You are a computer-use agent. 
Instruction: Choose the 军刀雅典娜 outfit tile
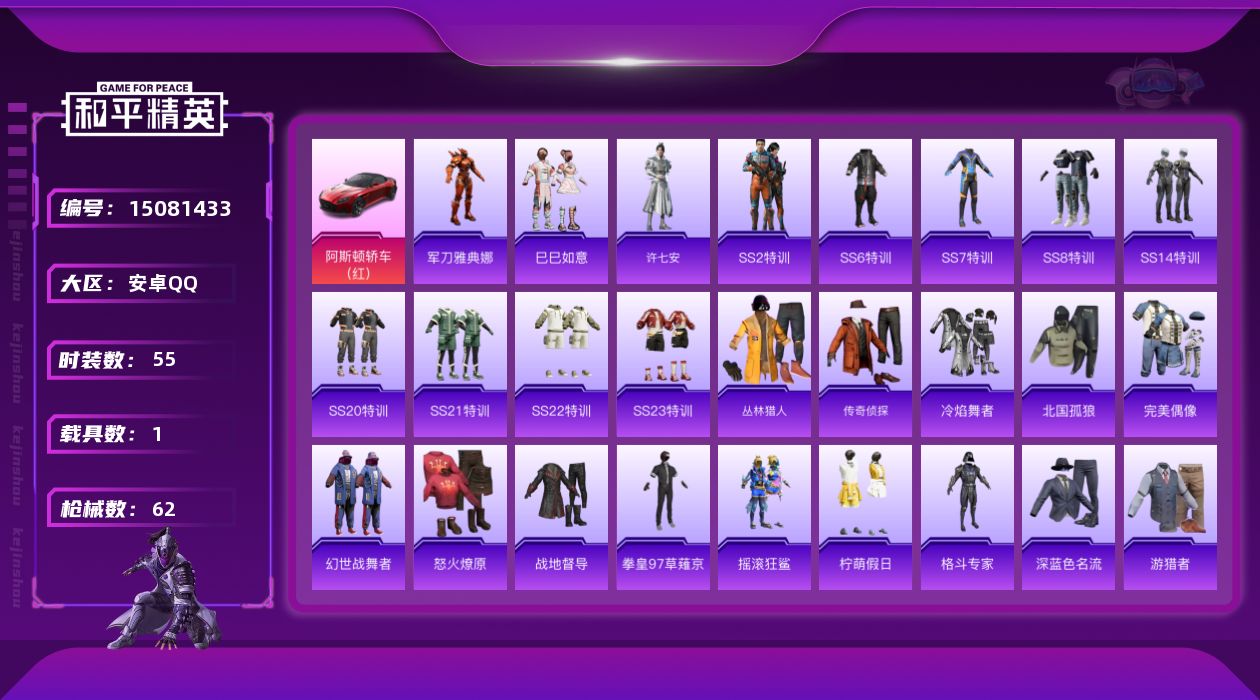point(460,211)
